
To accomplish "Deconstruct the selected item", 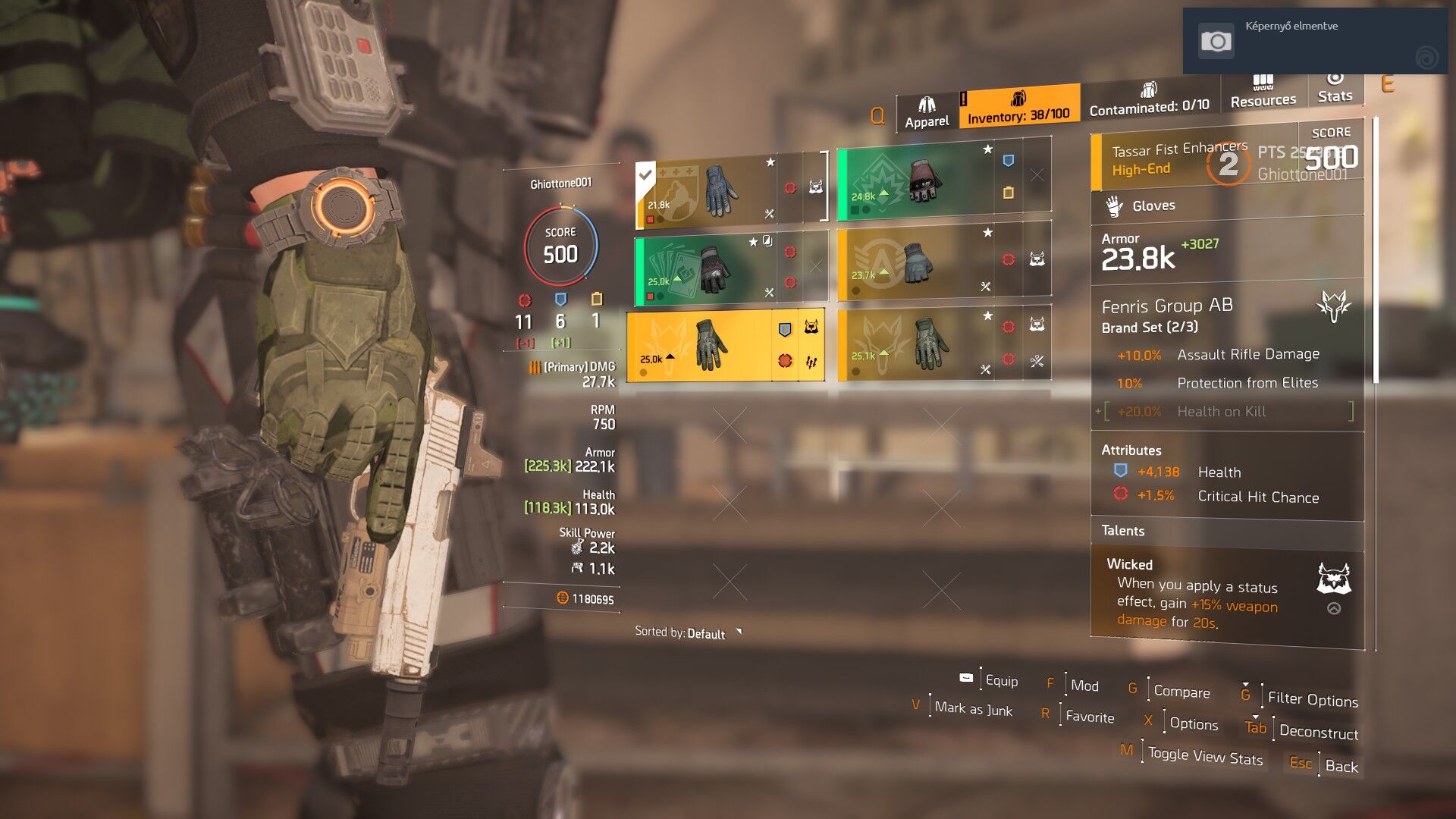I will (1318, 732).
